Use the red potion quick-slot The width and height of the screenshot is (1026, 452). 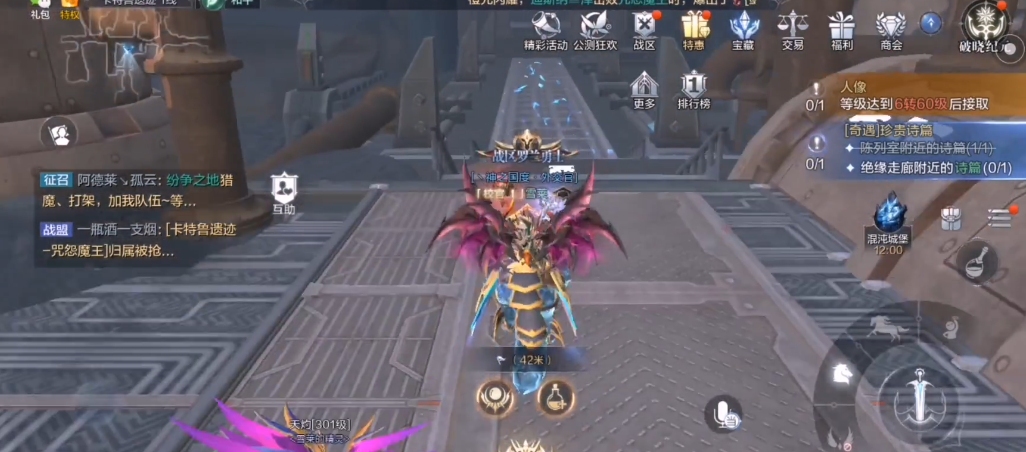click(555, 397)
